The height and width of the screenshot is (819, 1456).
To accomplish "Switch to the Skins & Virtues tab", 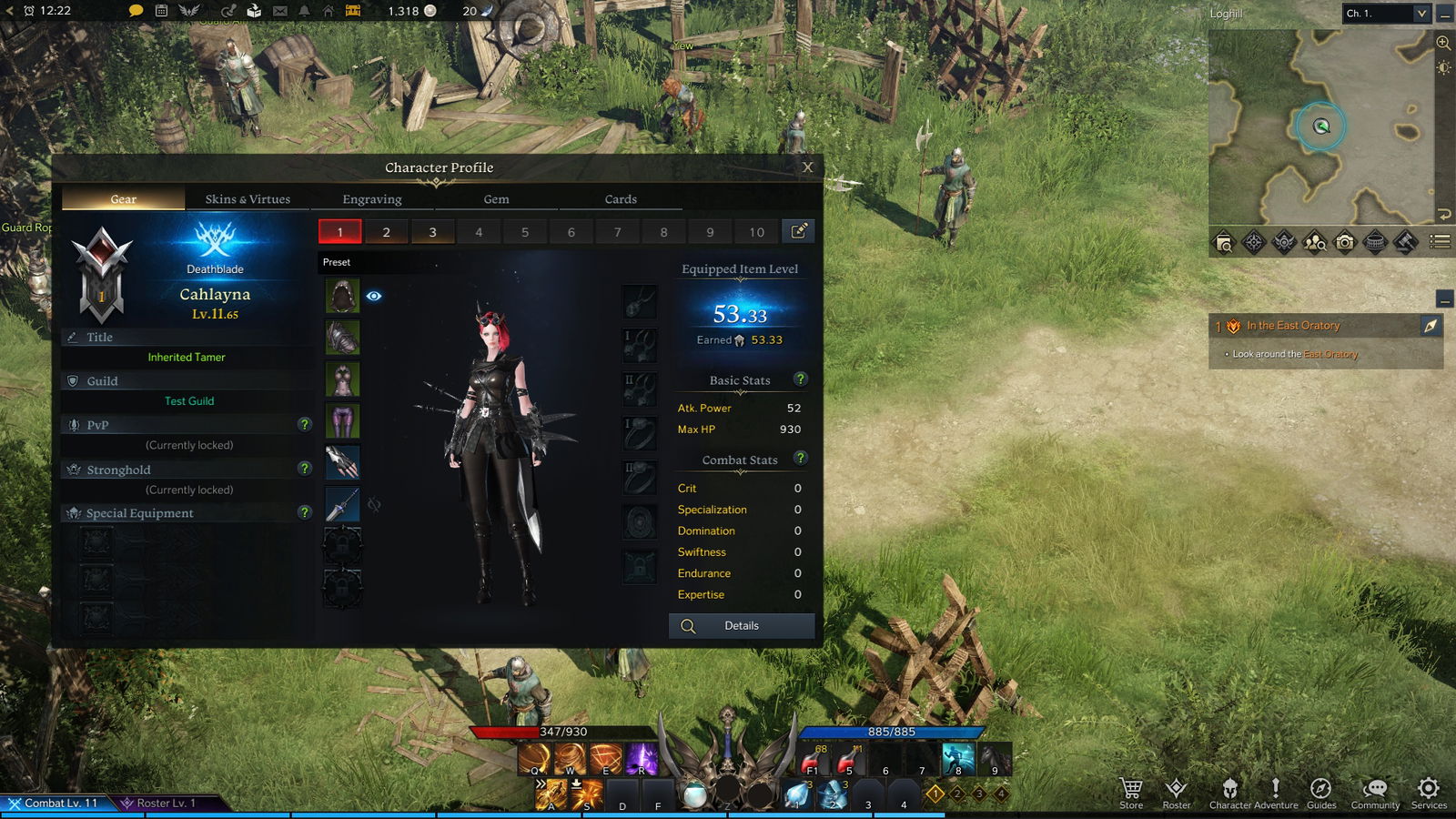I will [248, 199].
